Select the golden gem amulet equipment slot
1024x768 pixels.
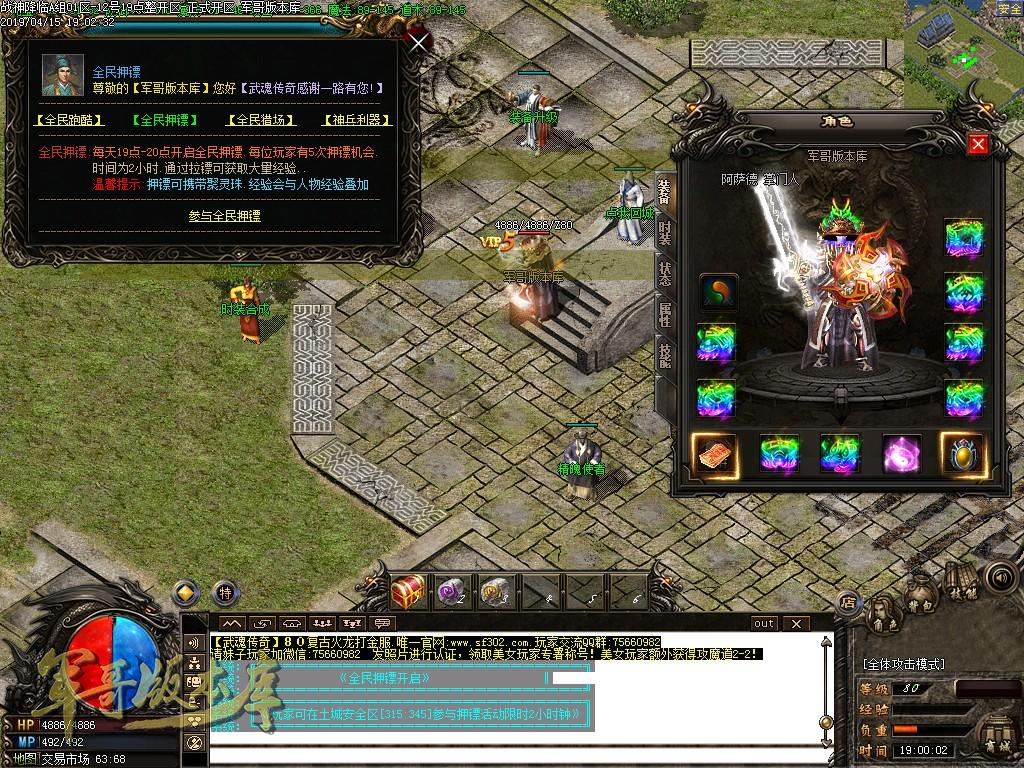(962, 454)
